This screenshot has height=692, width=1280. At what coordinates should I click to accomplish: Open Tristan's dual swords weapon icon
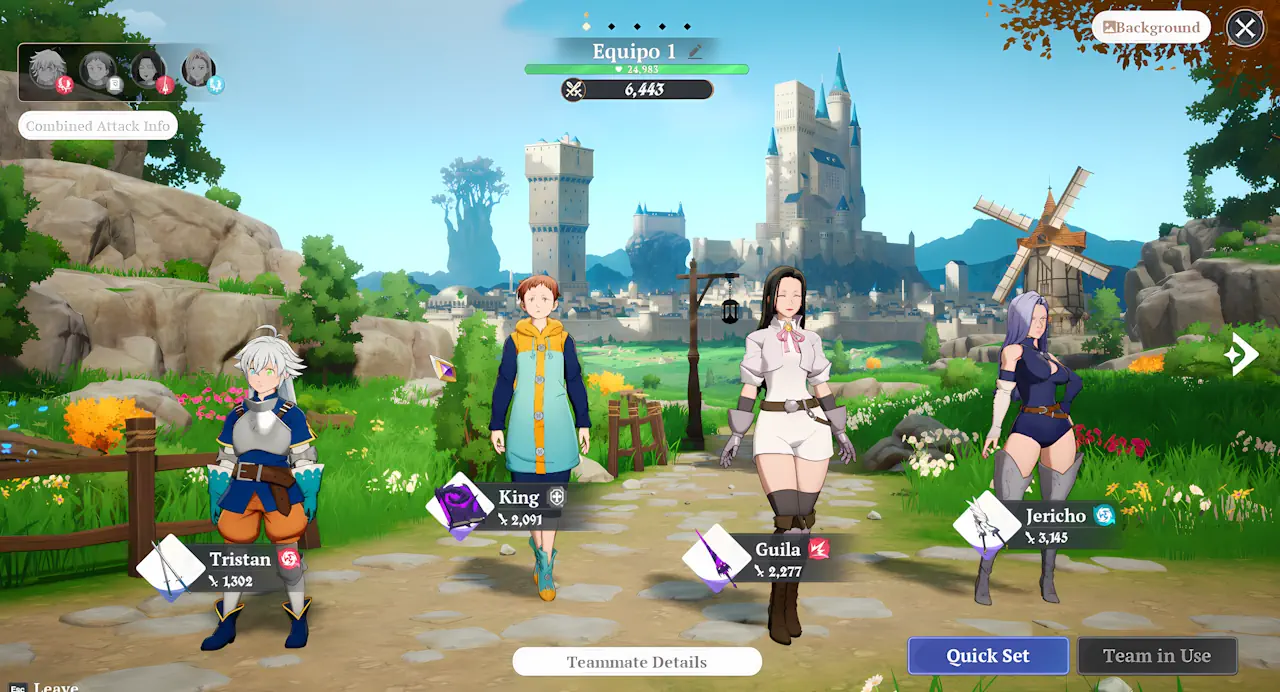tap(170, 568)
